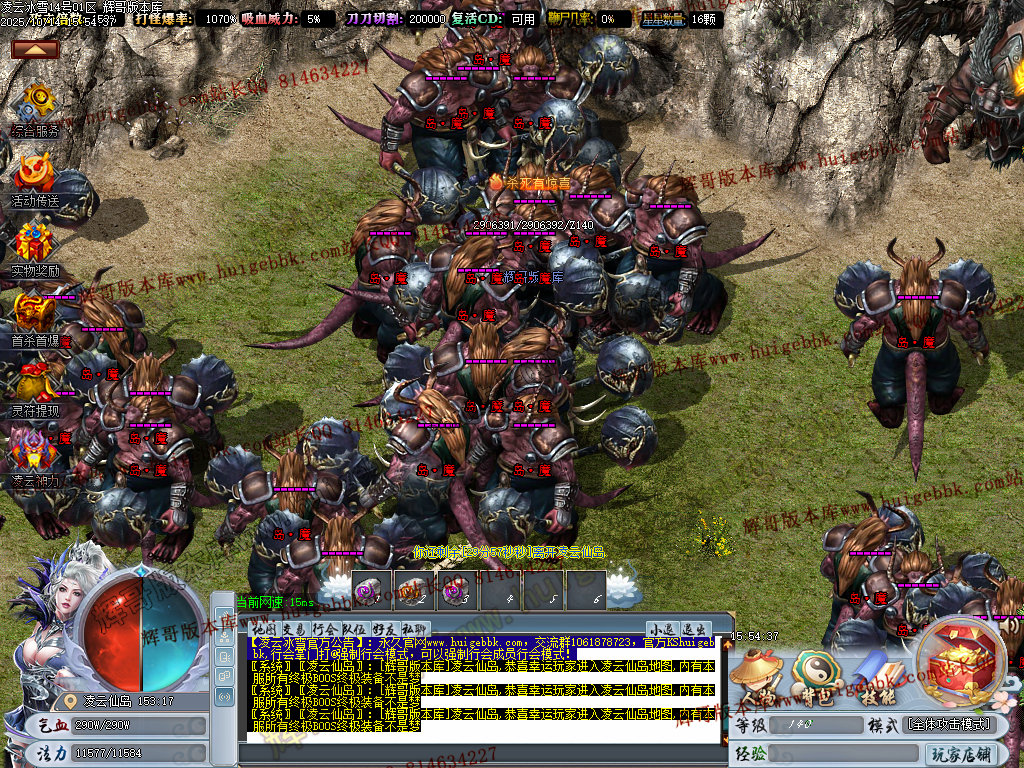Use the item in hotbar slot 1
The image size is (1024, 768).
370,590
